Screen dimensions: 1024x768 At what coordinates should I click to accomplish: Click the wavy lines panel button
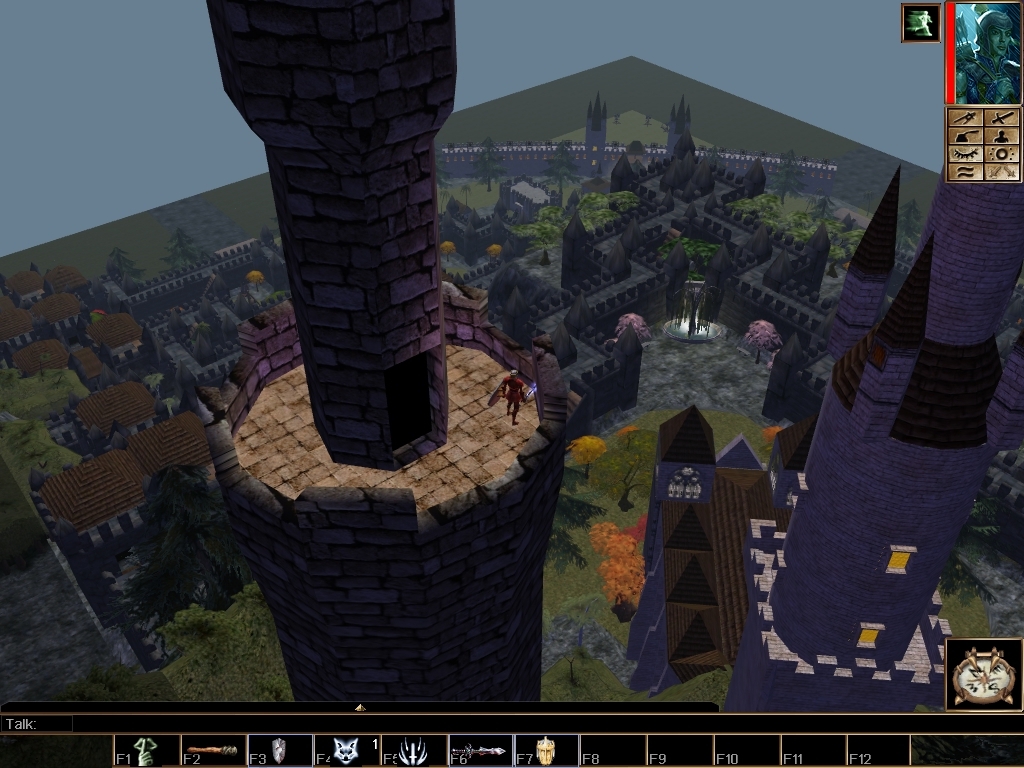[966, 172]
